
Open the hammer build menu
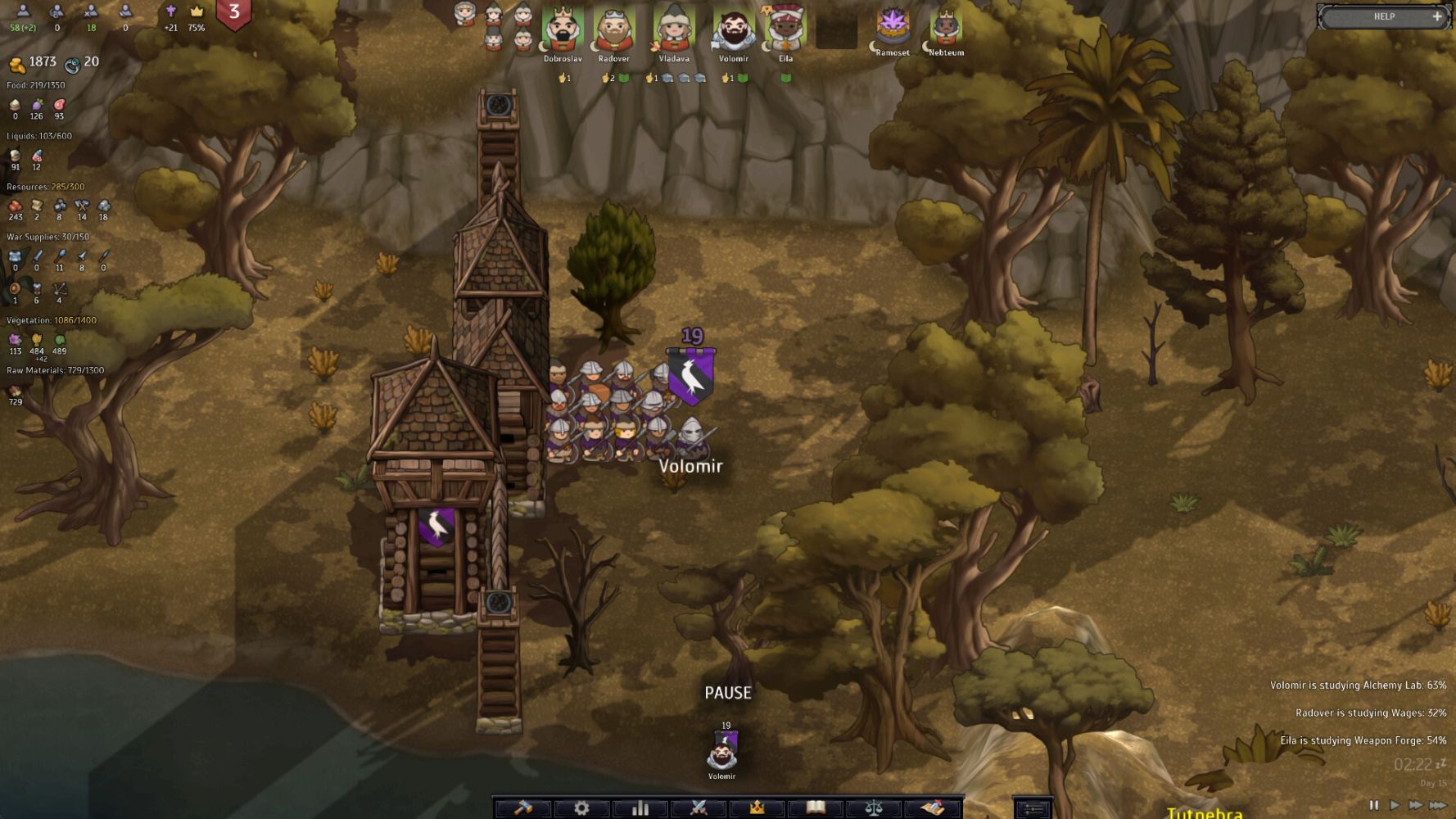(x=522, y=808)
